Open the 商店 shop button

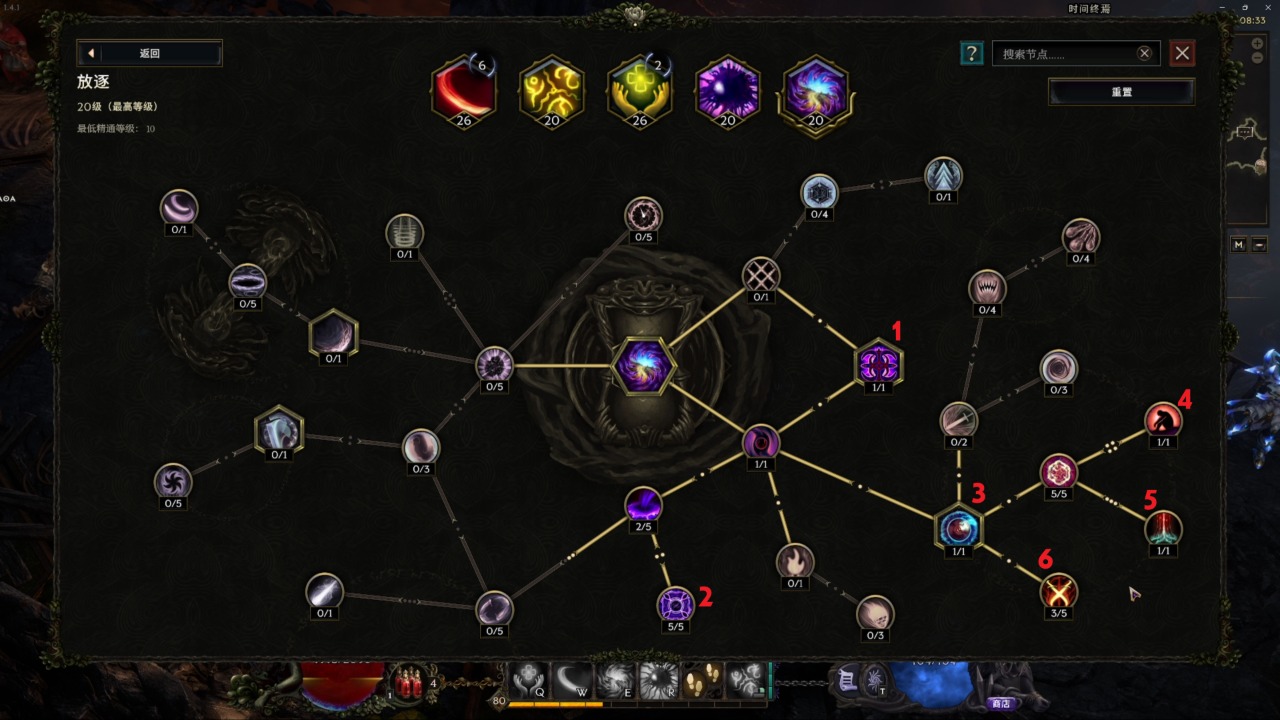[x=1000, y=704]
